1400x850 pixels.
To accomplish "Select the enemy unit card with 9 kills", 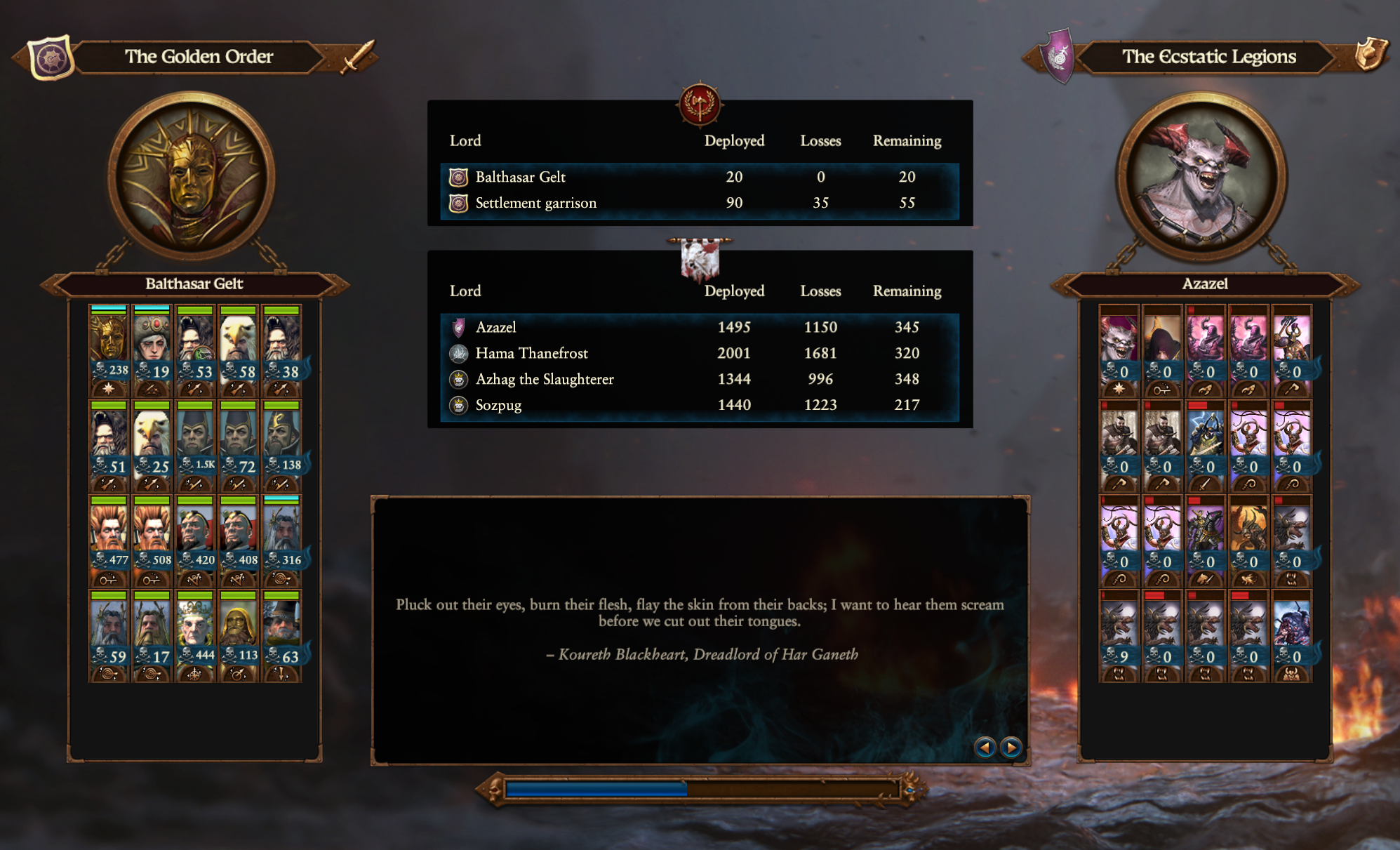I will [1119, 635].
